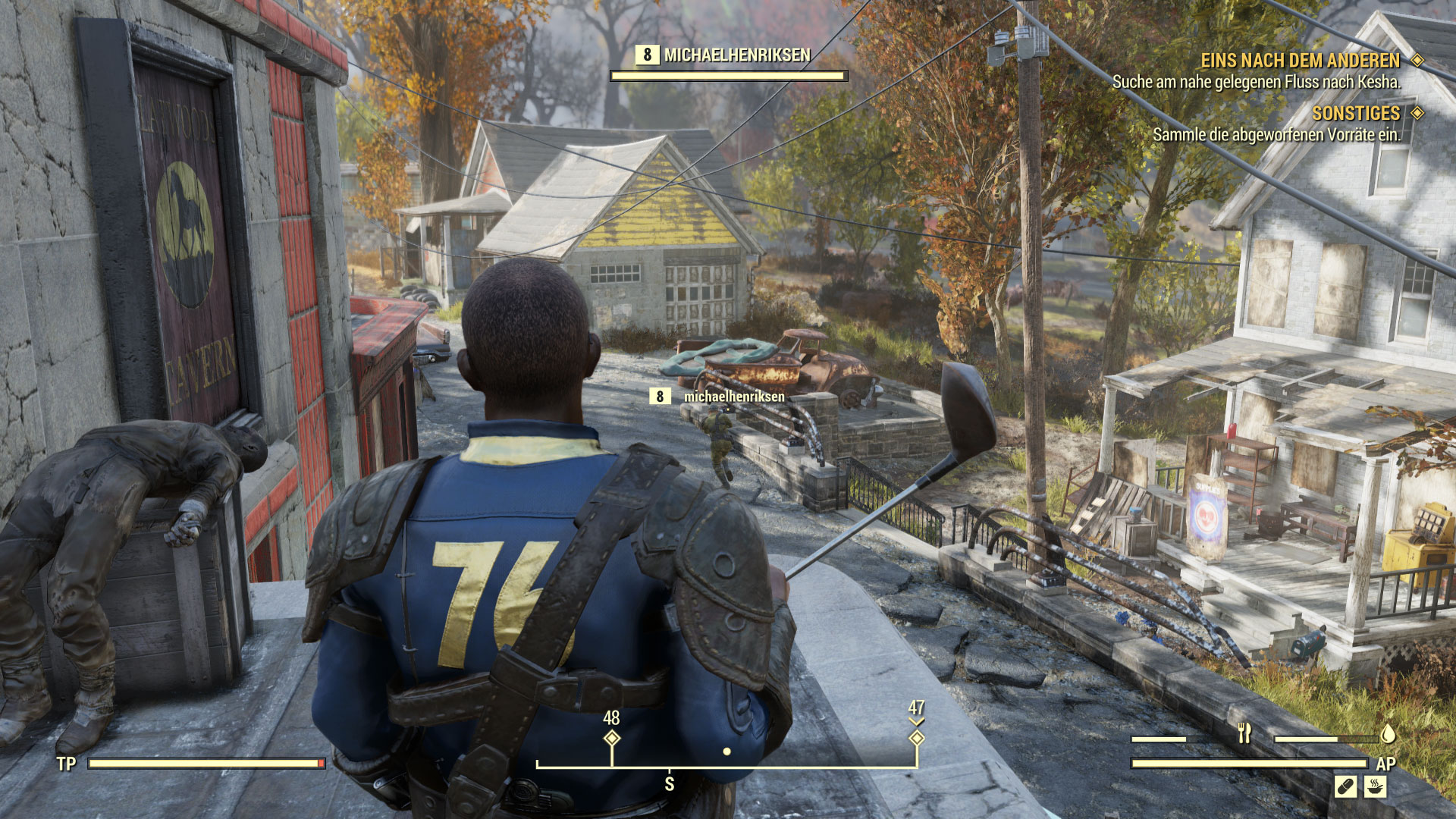Select the Sonstiges quest entry
Screen dimensions: 1456x819
[1356, 114]
